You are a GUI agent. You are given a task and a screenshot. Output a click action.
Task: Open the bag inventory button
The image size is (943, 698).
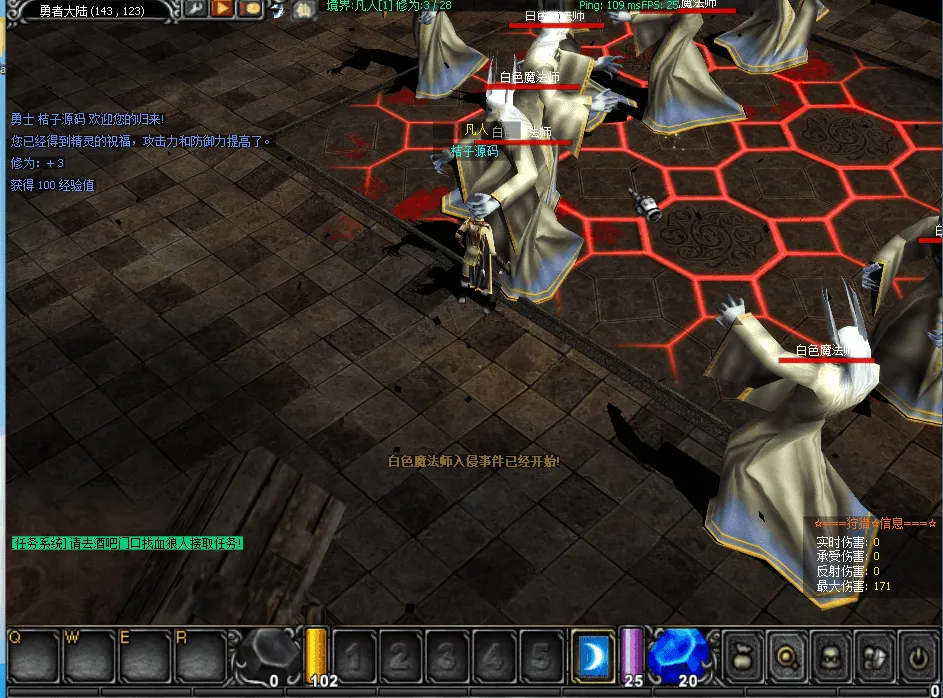pyautogui.click(x=741, y=656)
